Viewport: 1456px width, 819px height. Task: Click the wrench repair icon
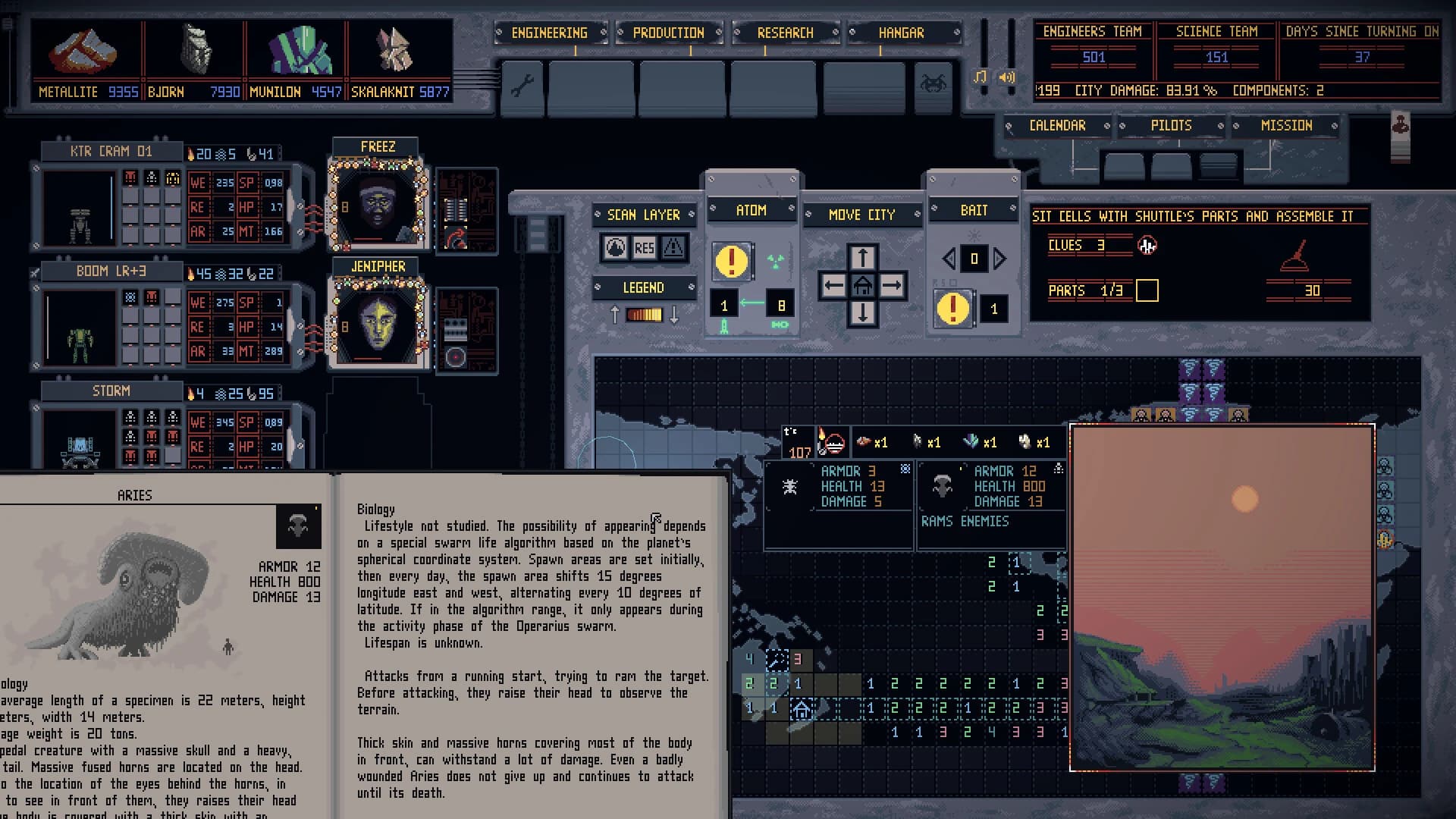coord(522,88)
